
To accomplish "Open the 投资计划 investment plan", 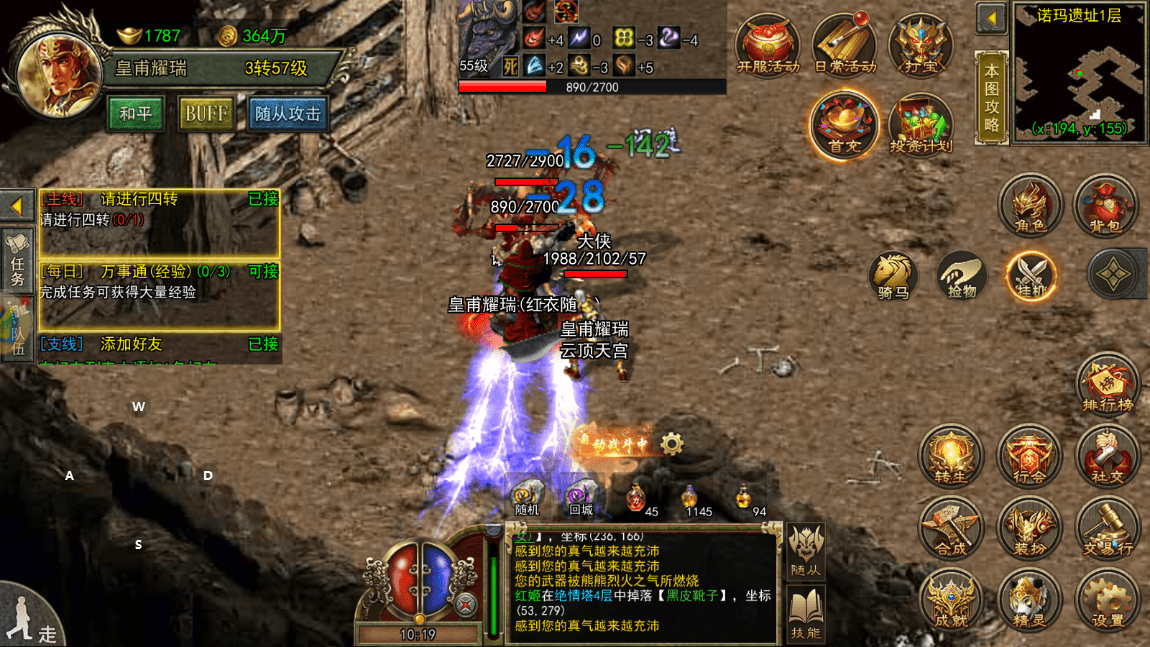I will [920, 126].
